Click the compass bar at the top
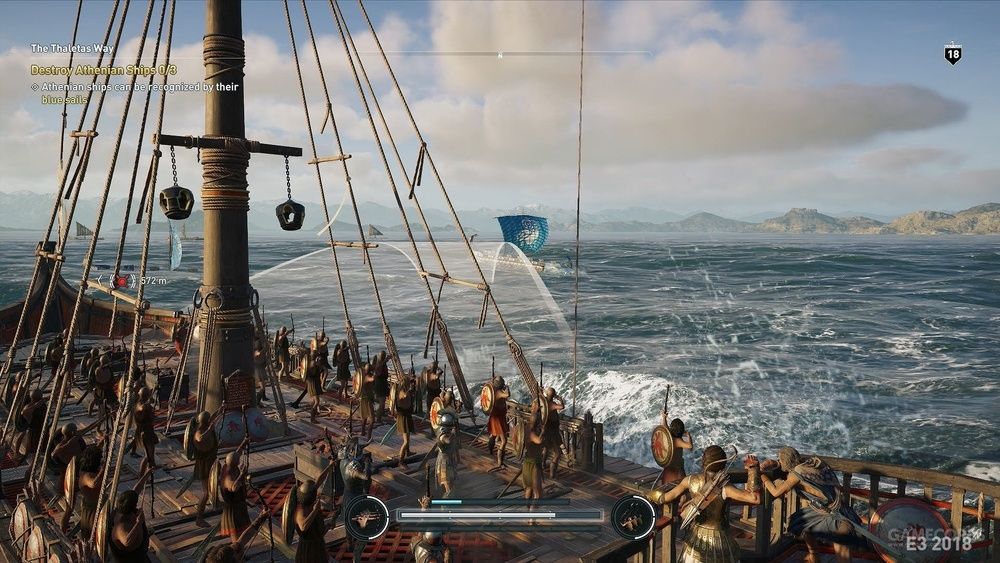The image size is (1000, 563). pos(500,53)
